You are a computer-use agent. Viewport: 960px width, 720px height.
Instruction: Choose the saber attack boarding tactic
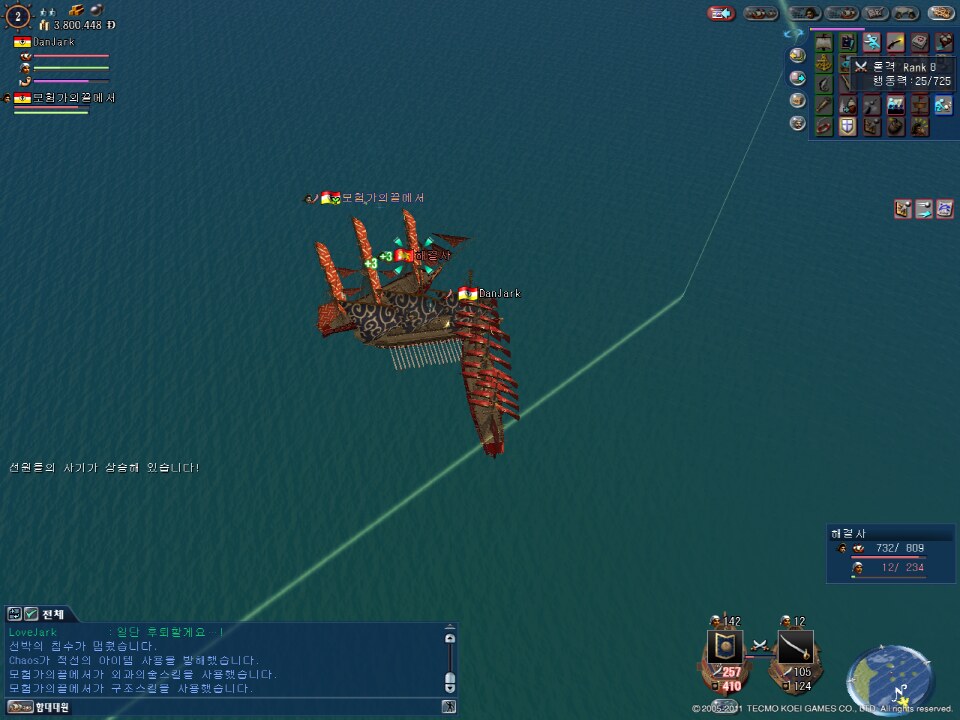point(795,648)
